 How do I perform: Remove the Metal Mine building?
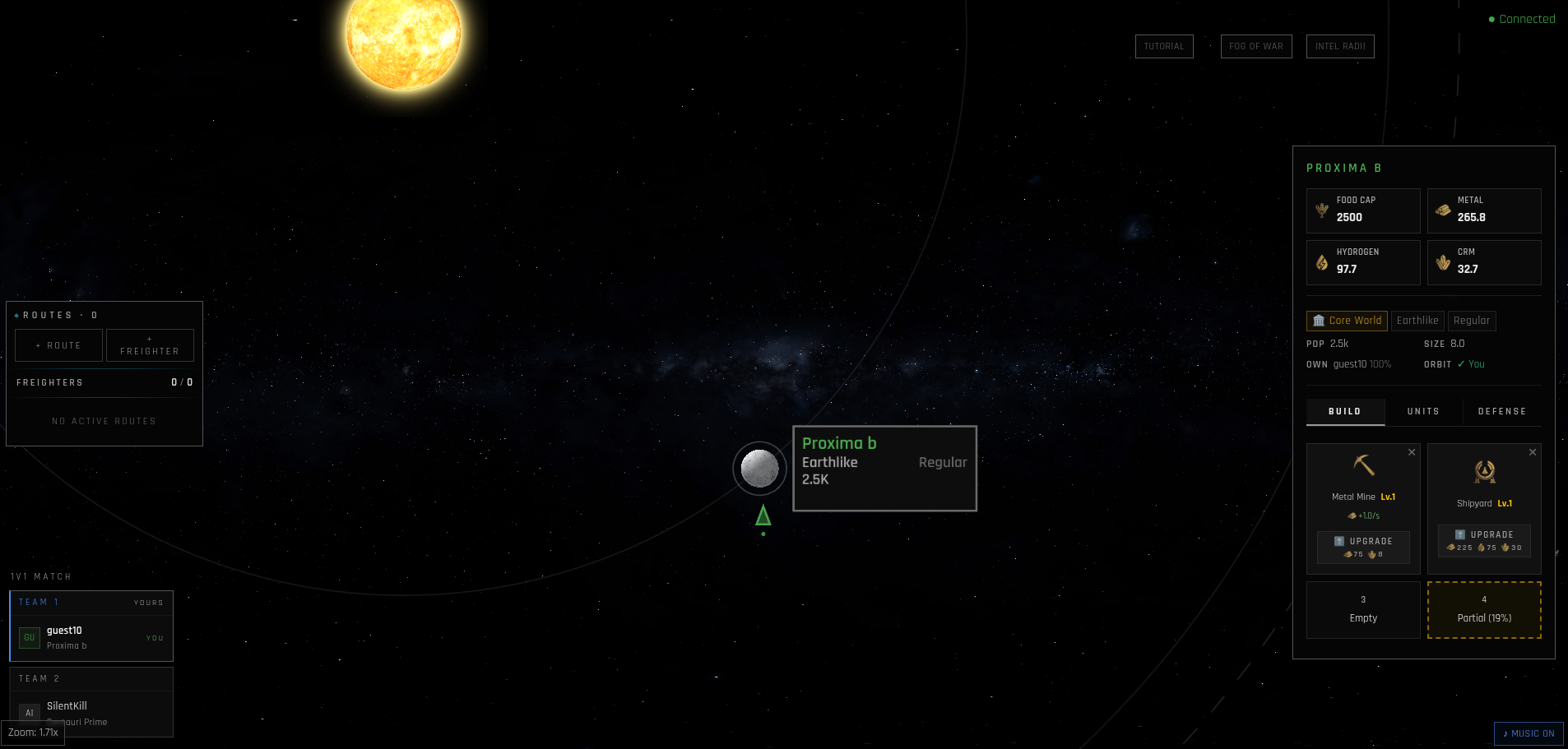click(1412, 452)
